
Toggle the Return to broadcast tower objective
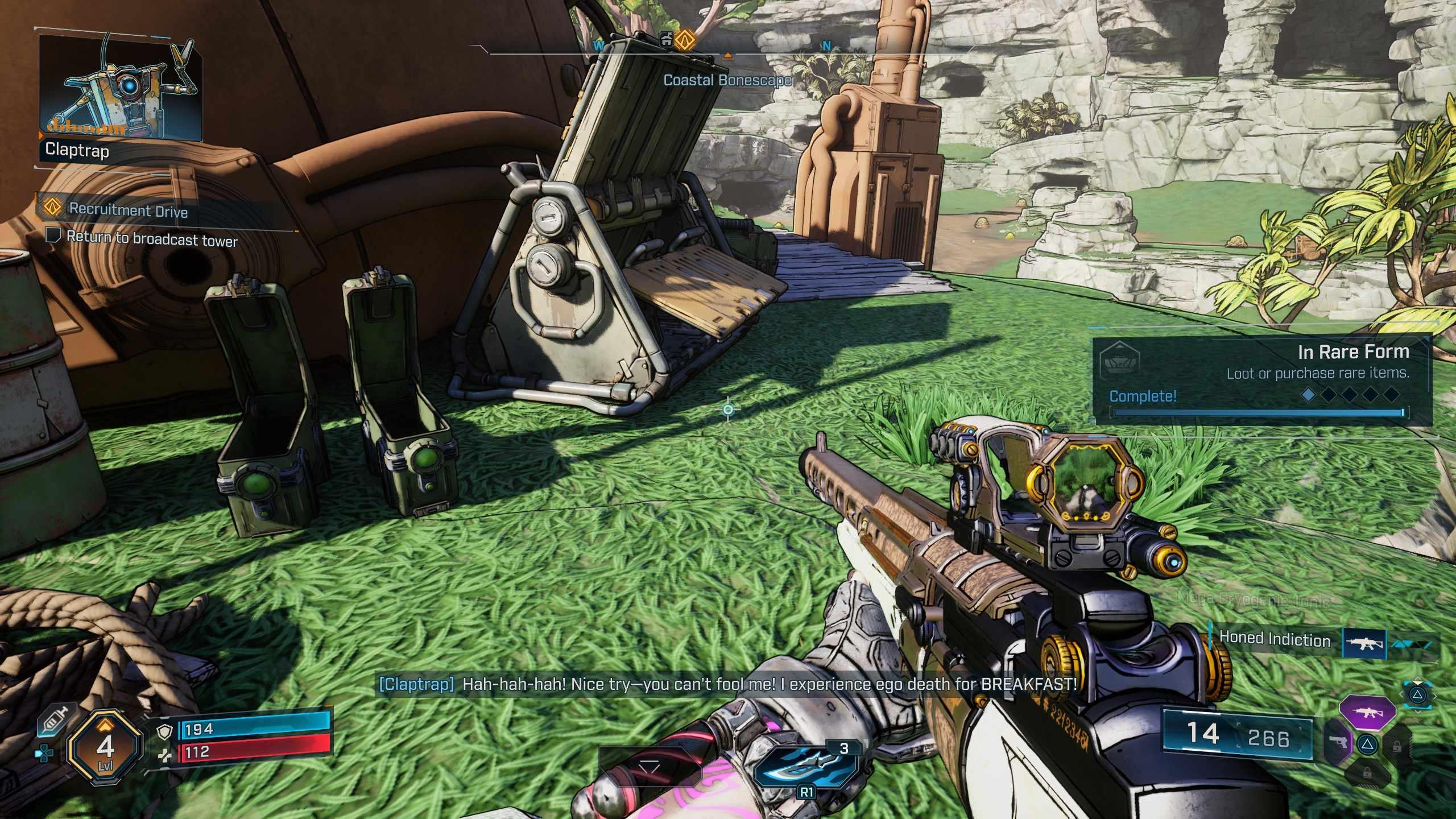point(53,235)
